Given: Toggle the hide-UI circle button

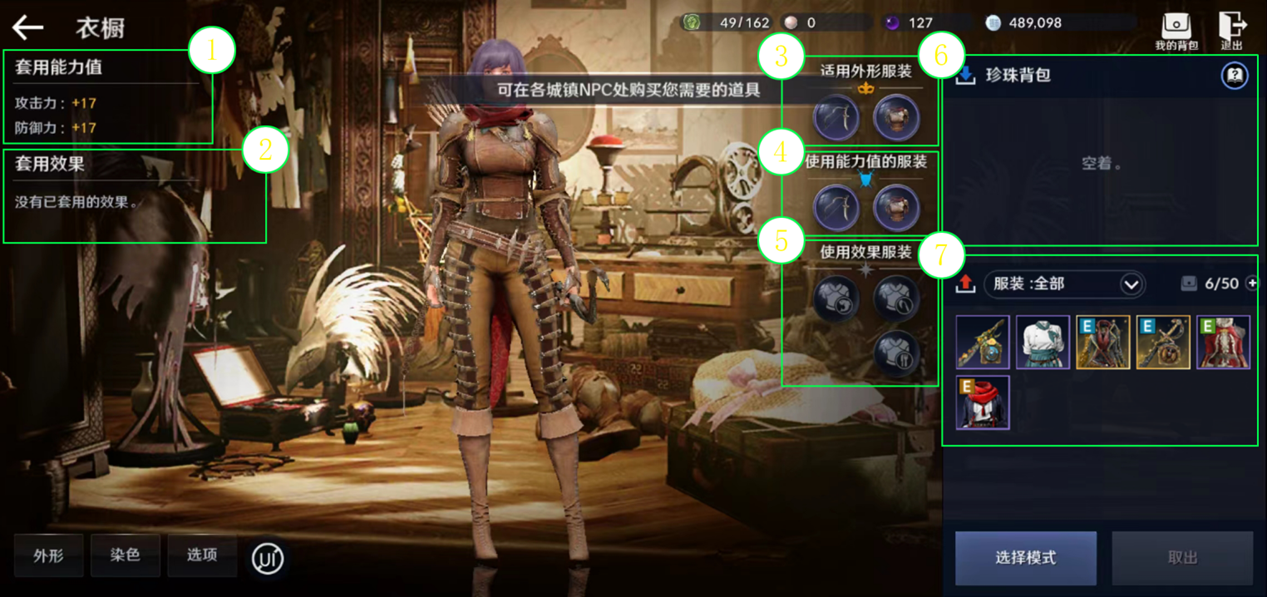Looking at the screenshot, I should coord(267,558).
